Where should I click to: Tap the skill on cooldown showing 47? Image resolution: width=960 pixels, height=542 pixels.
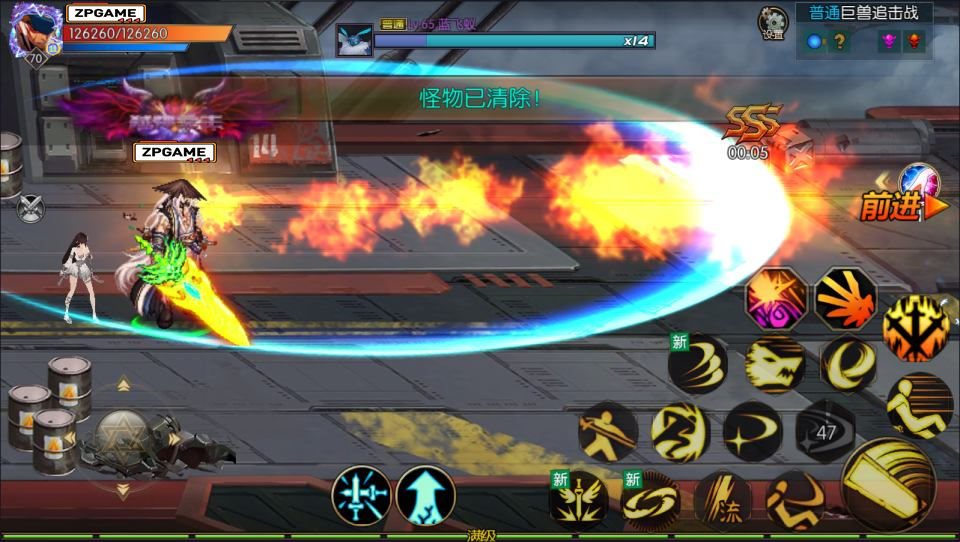coord(826,432)
